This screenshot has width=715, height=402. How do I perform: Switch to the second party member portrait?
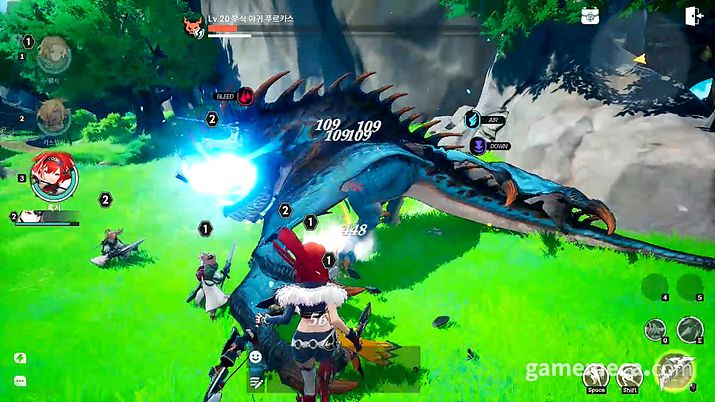click(52, 116)
